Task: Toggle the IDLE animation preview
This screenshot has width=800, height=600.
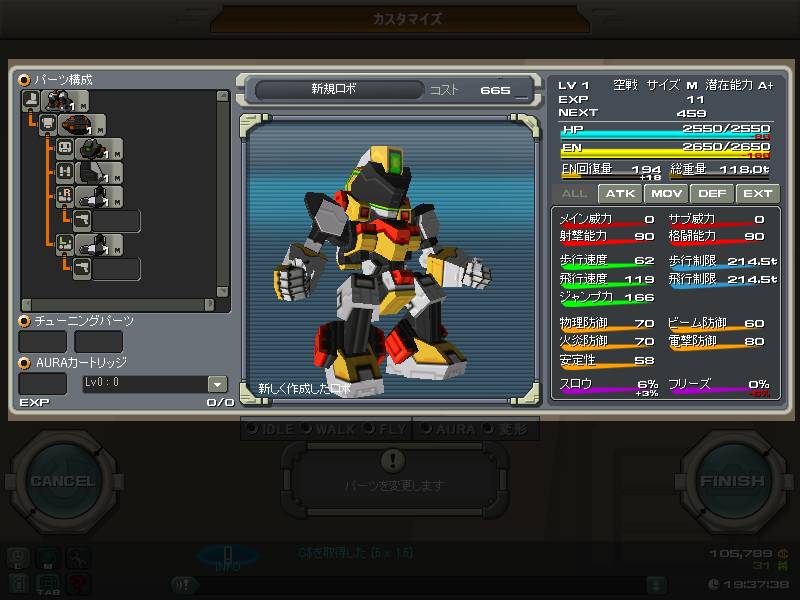Action: [x=273, y=429]
